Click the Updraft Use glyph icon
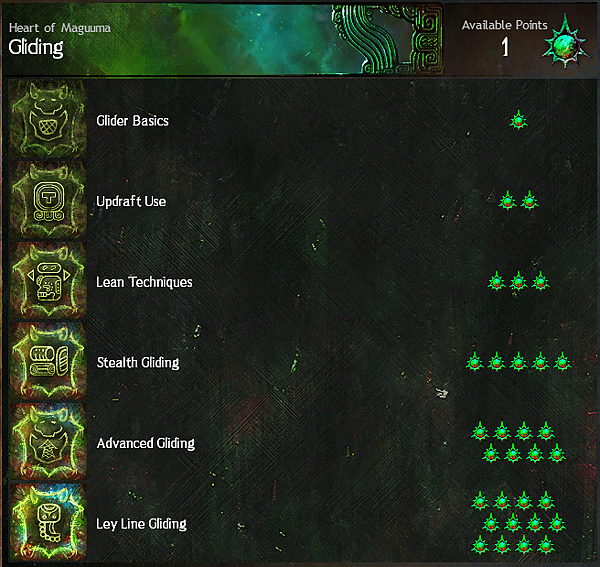600x567 pixels. click(46, 201)
